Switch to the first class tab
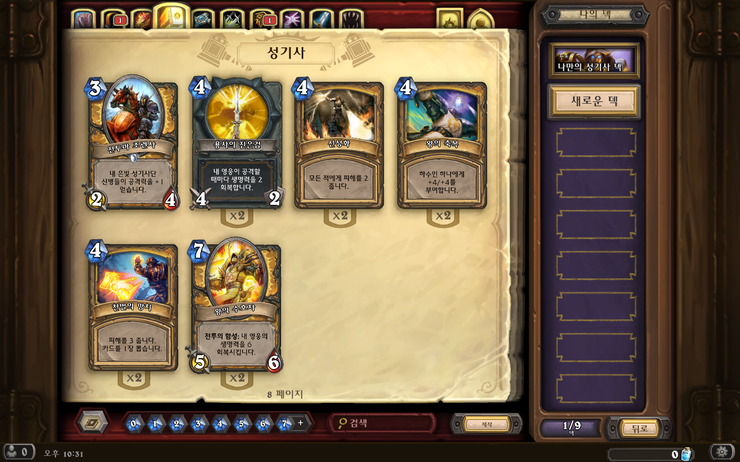The width and height of the screenshot is (740, 462). click(x=83, y=19)
